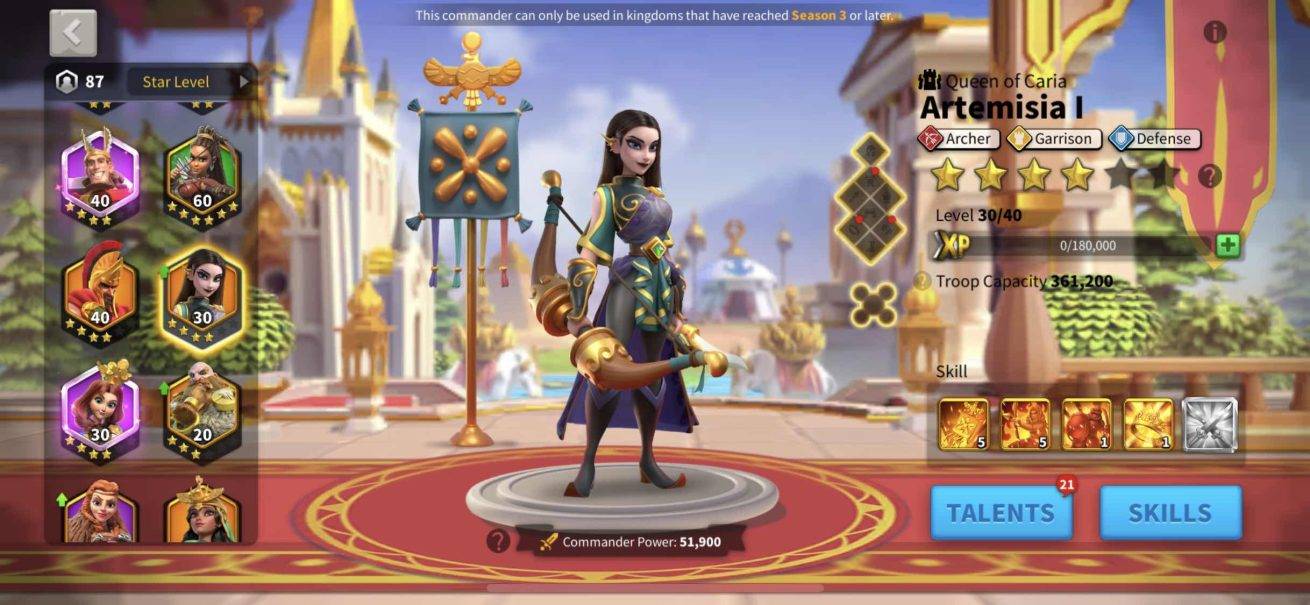
Task: Select the Archer specialty tag
Action: click(957, 139)
